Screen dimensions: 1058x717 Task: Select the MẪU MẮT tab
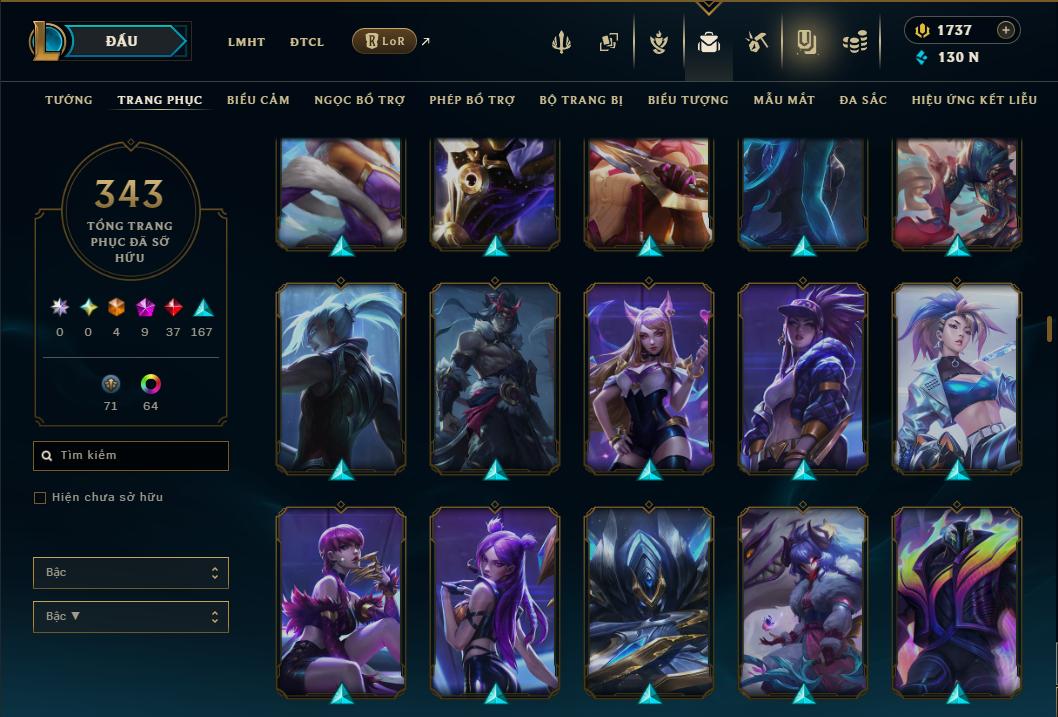(784, 100)
